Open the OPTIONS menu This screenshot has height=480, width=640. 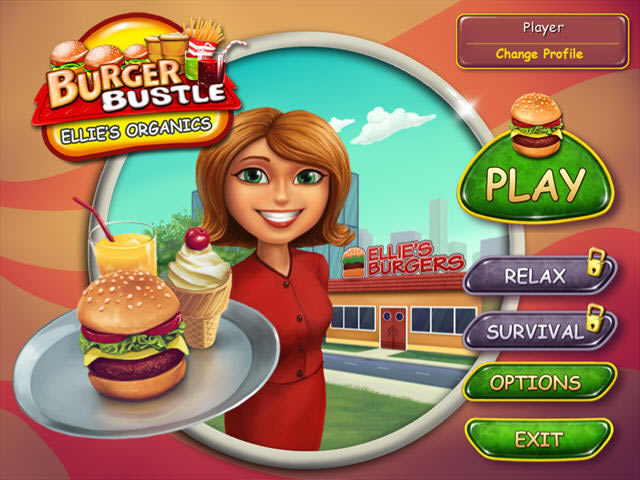point(535,383)
